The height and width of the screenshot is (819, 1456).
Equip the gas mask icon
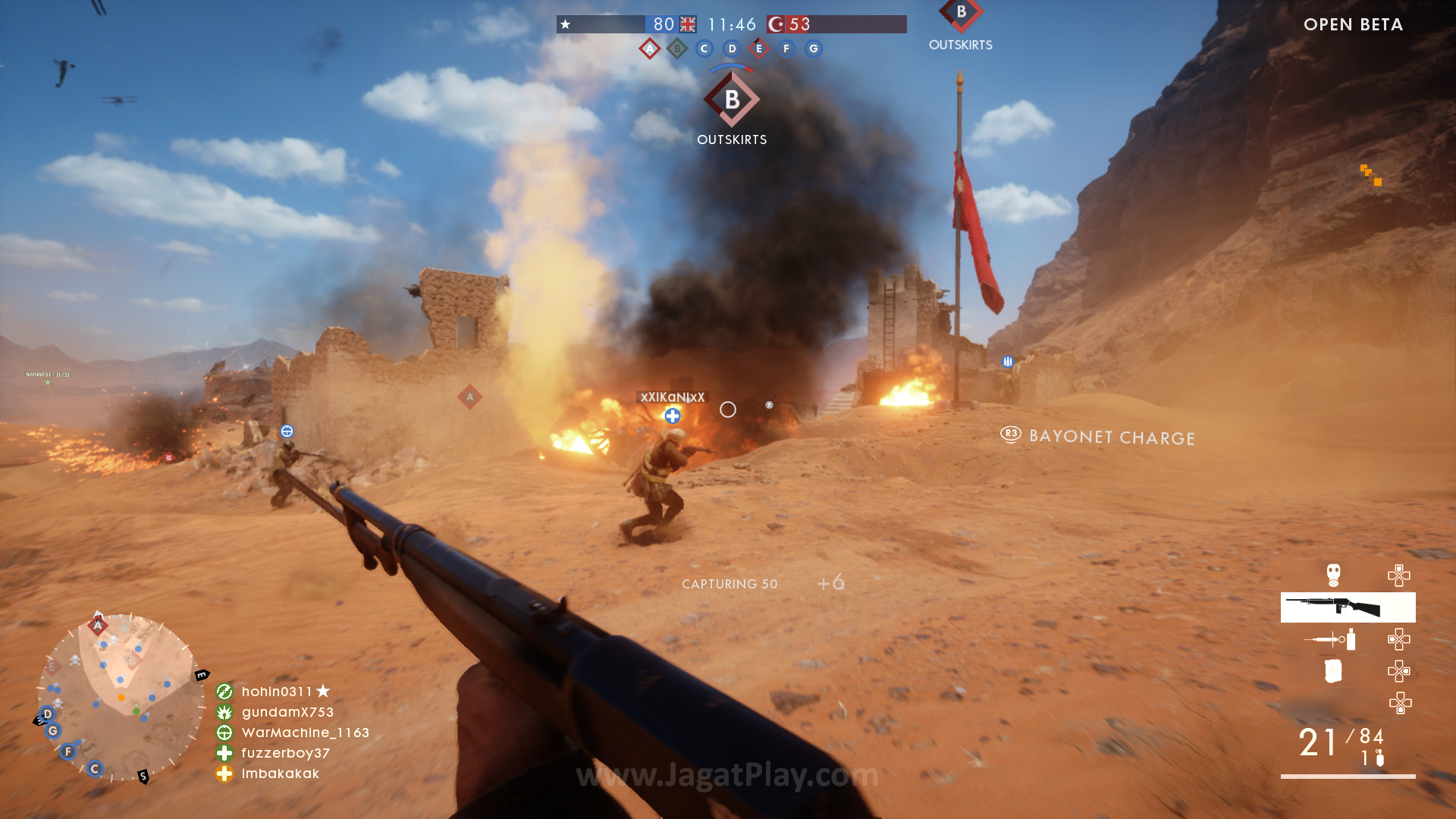click(x=1333, y=575)
